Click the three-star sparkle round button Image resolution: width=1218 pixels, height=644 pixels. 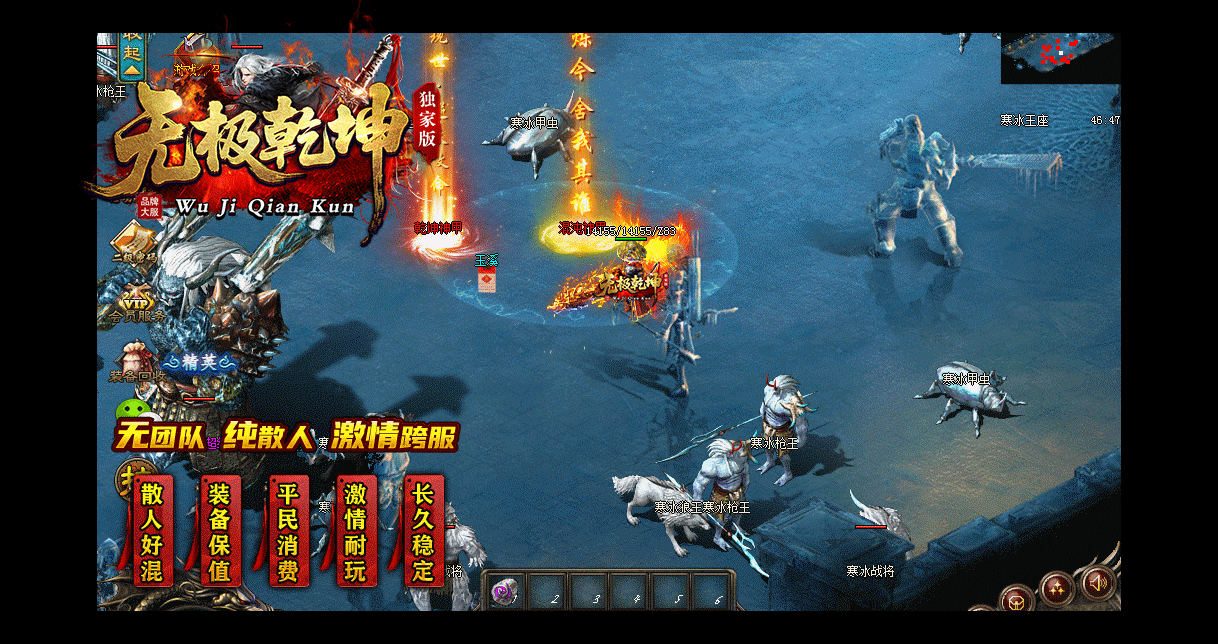click(1057, 588)
